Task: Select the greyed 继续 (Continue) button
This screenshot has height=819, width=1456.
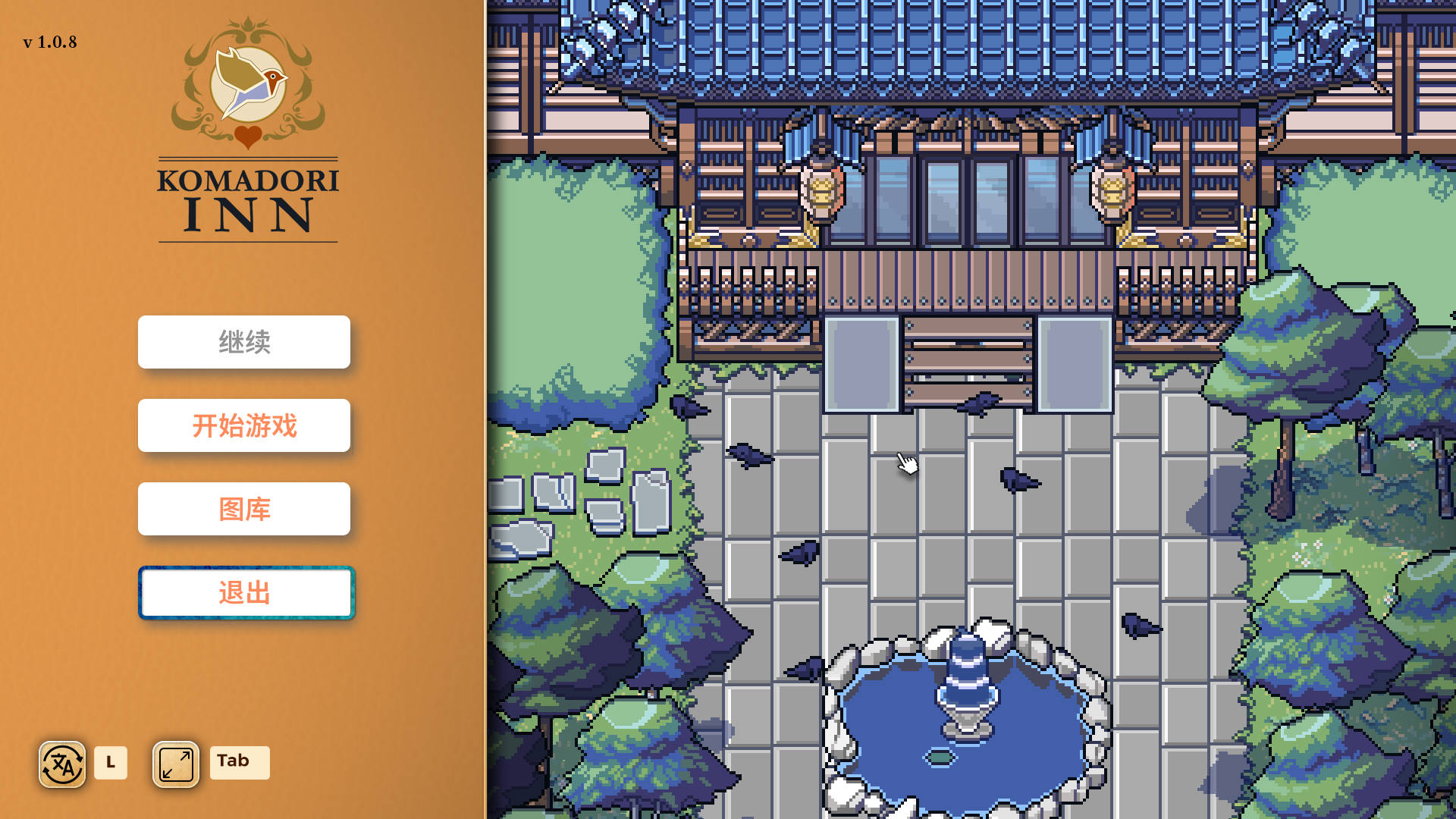Action: [x=244, y=342]
